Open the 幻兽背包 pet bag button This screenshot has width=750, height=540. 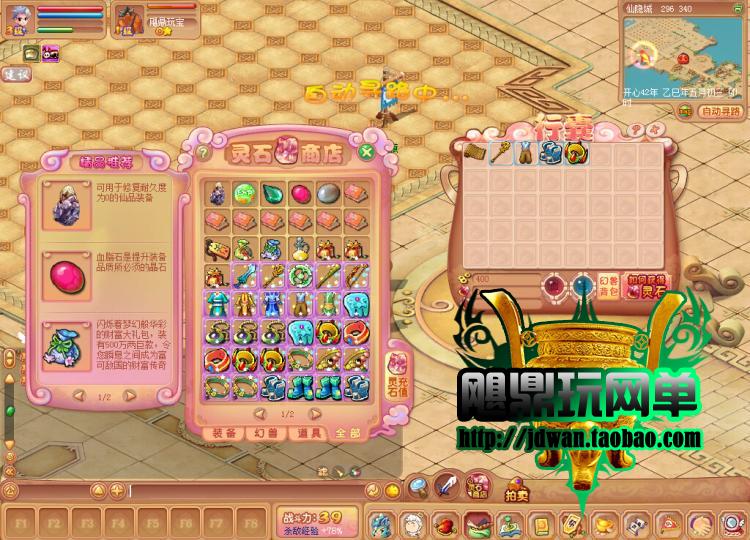click(x=608, y=286)
